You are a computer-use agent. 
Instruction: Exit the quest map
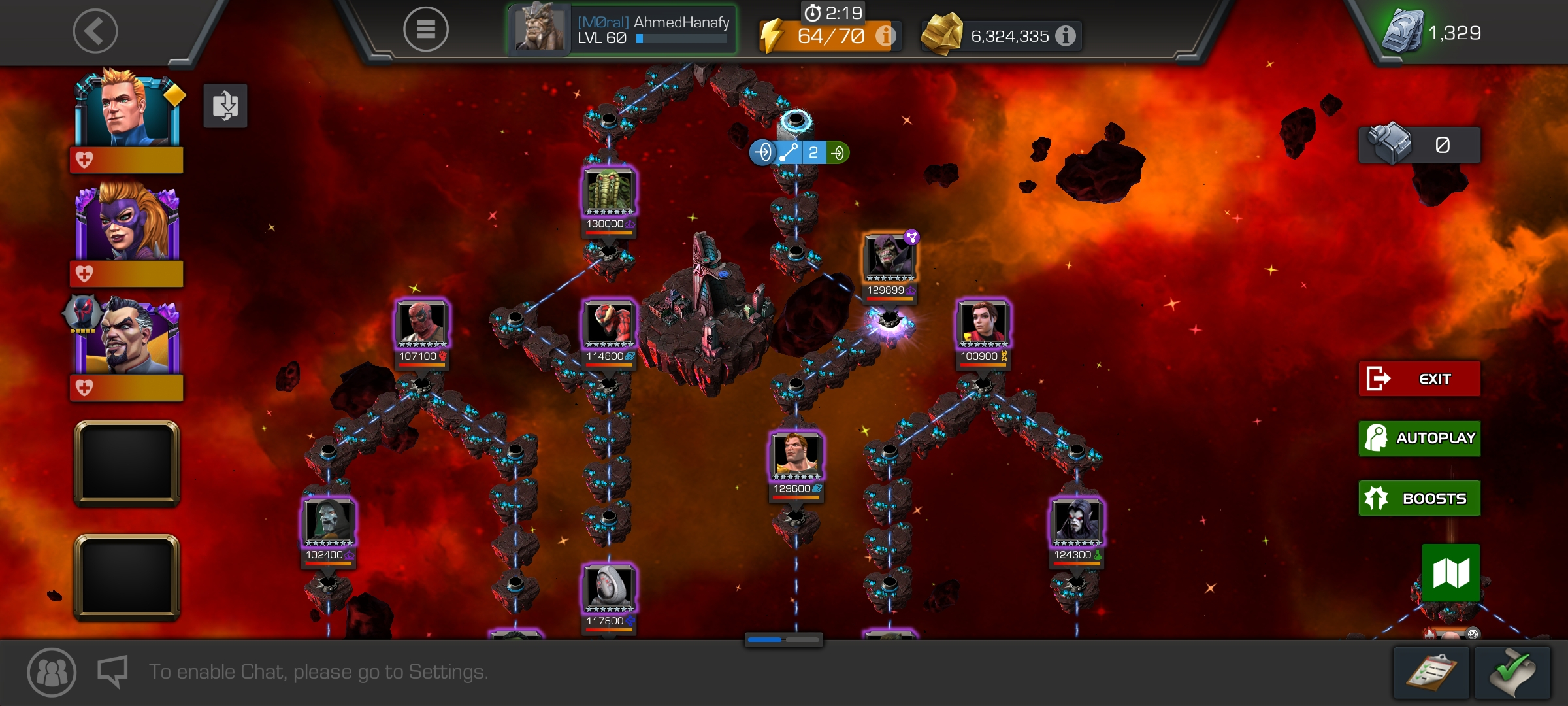1419,379
